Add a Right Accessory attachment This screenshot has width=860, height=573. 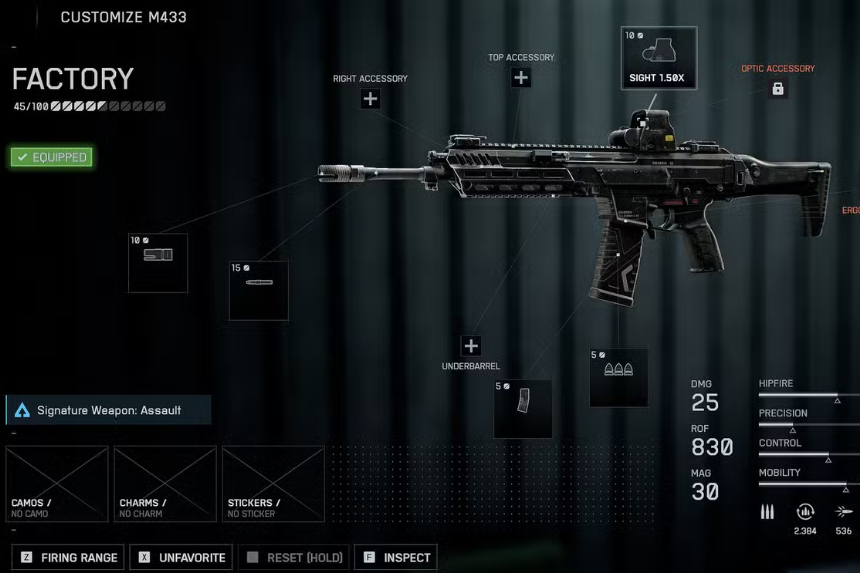coord(370,98)
